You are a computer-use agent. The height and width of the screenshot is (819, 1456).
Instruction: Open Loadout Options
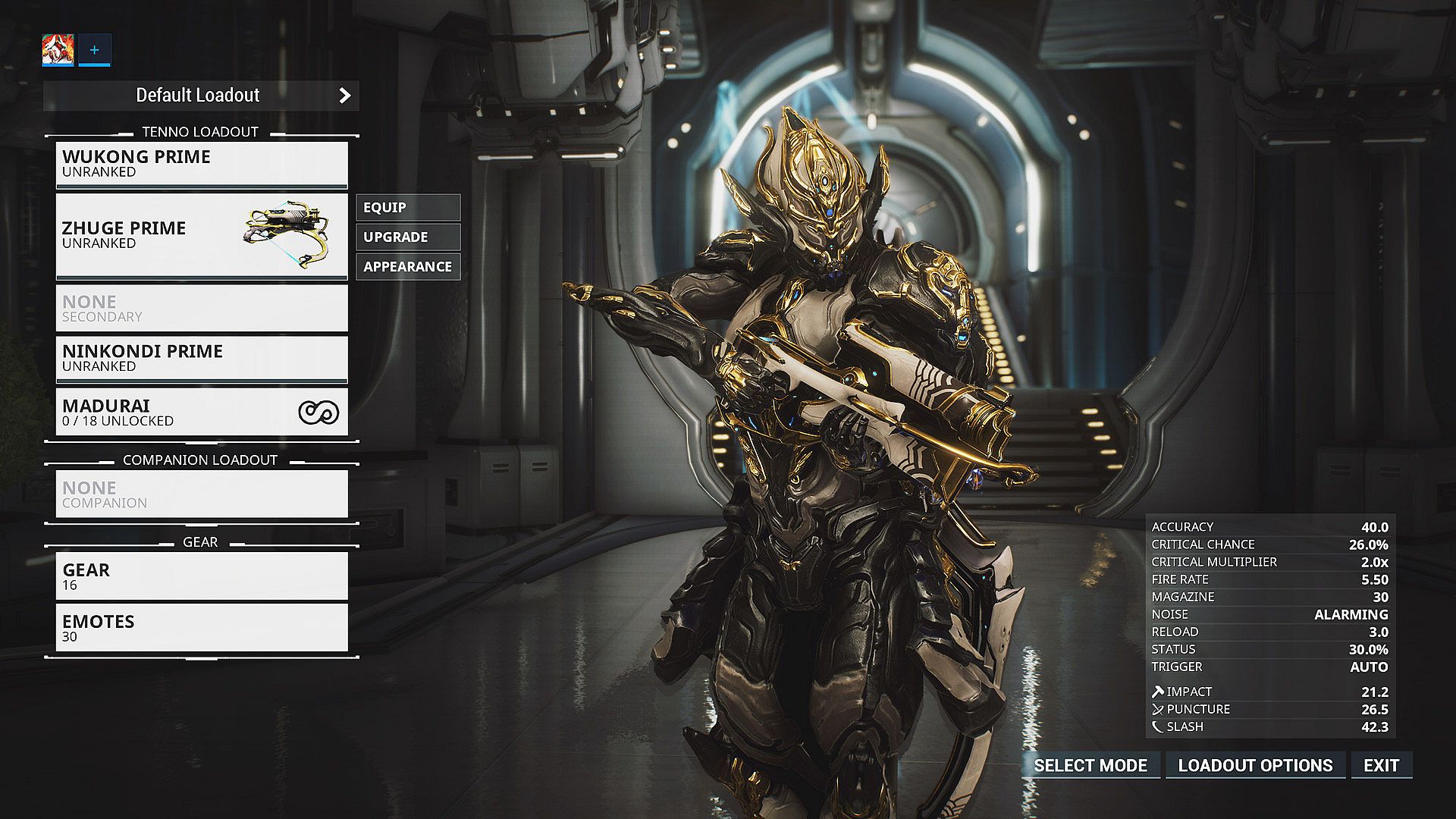(1255, 765)
